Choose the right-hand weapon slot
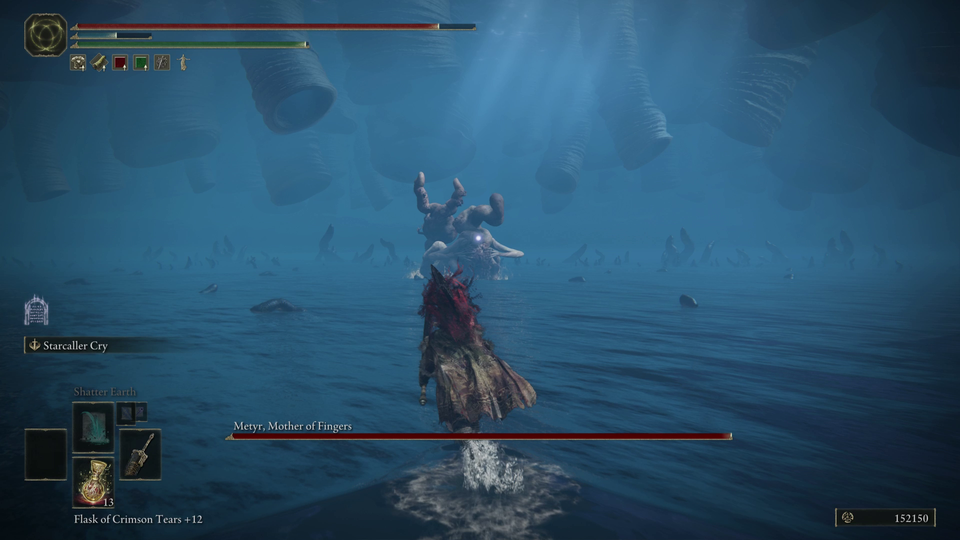The height and width of the screenshot is (540, 960). (x=140, y=454)
